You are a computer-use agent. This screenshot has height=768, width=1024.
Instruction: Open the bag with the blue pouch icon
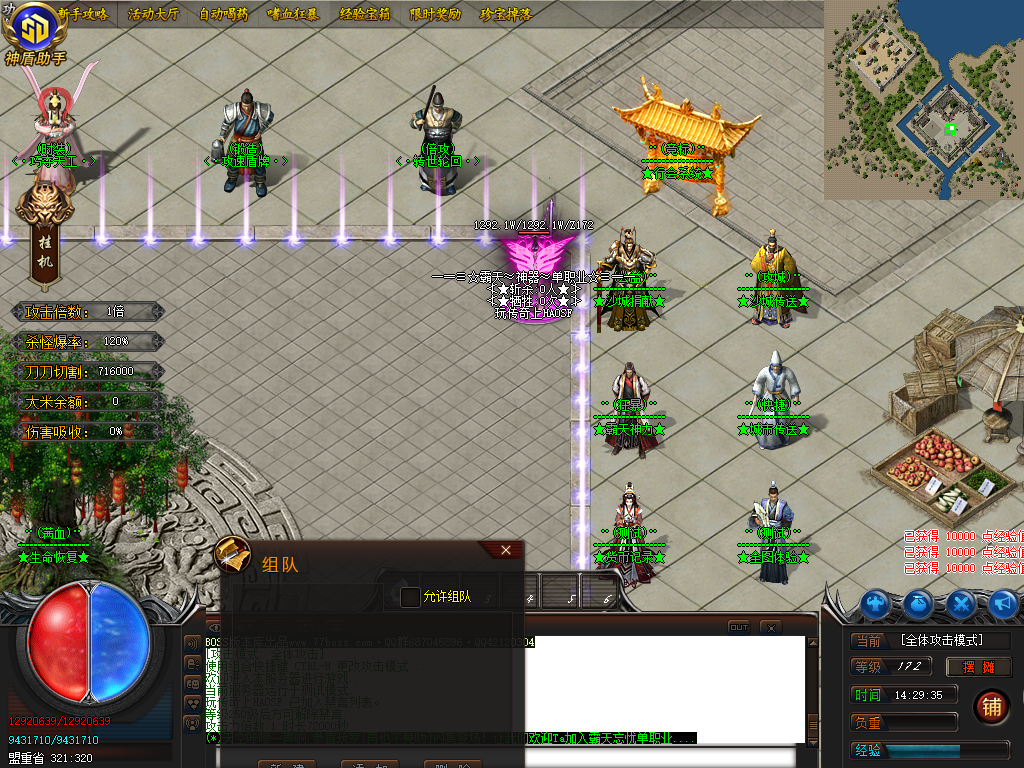[x=919, y=603]
